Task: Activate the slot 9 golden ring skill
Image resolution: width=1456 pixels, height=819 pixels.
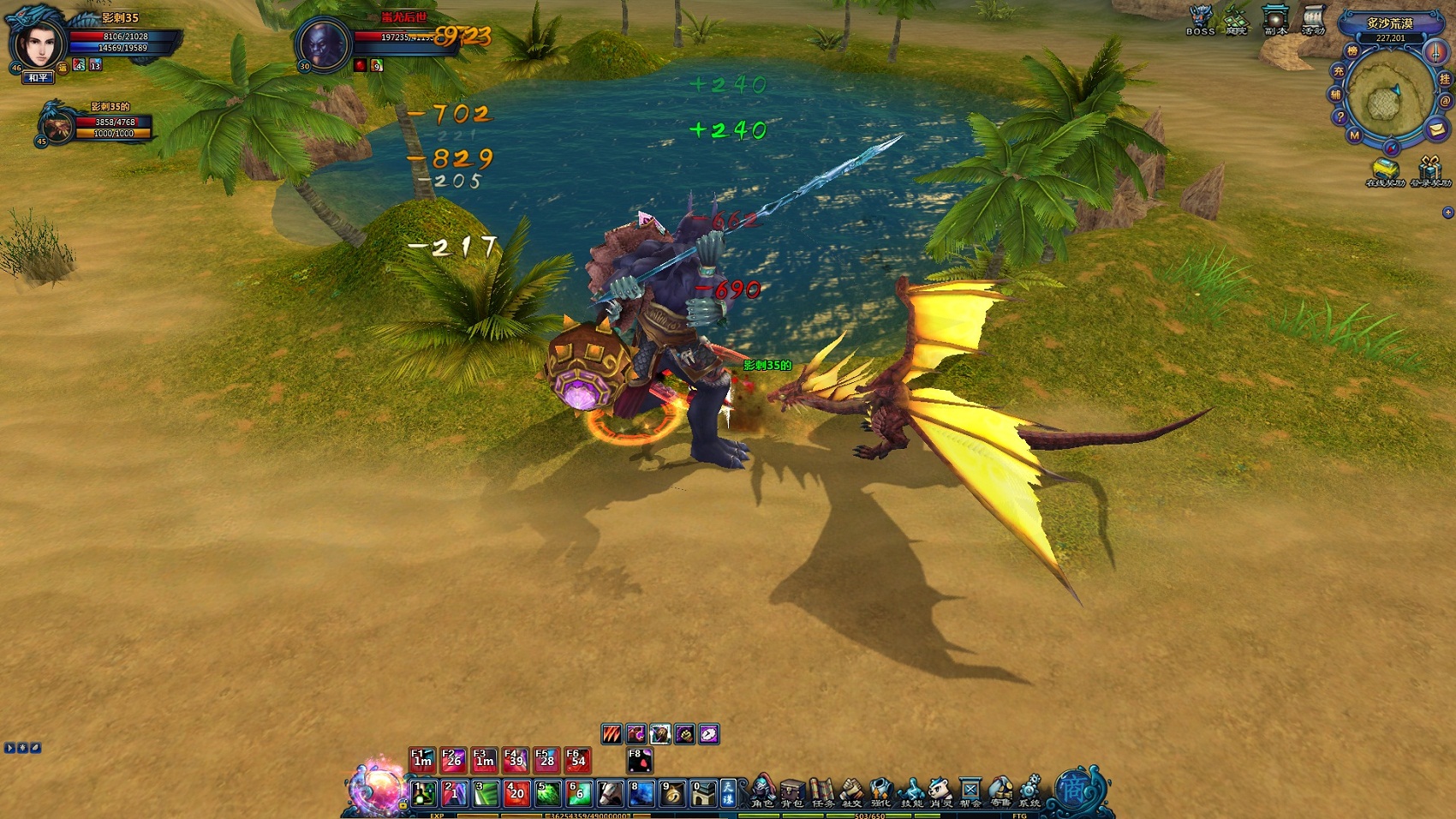Action: pos(672,793)
